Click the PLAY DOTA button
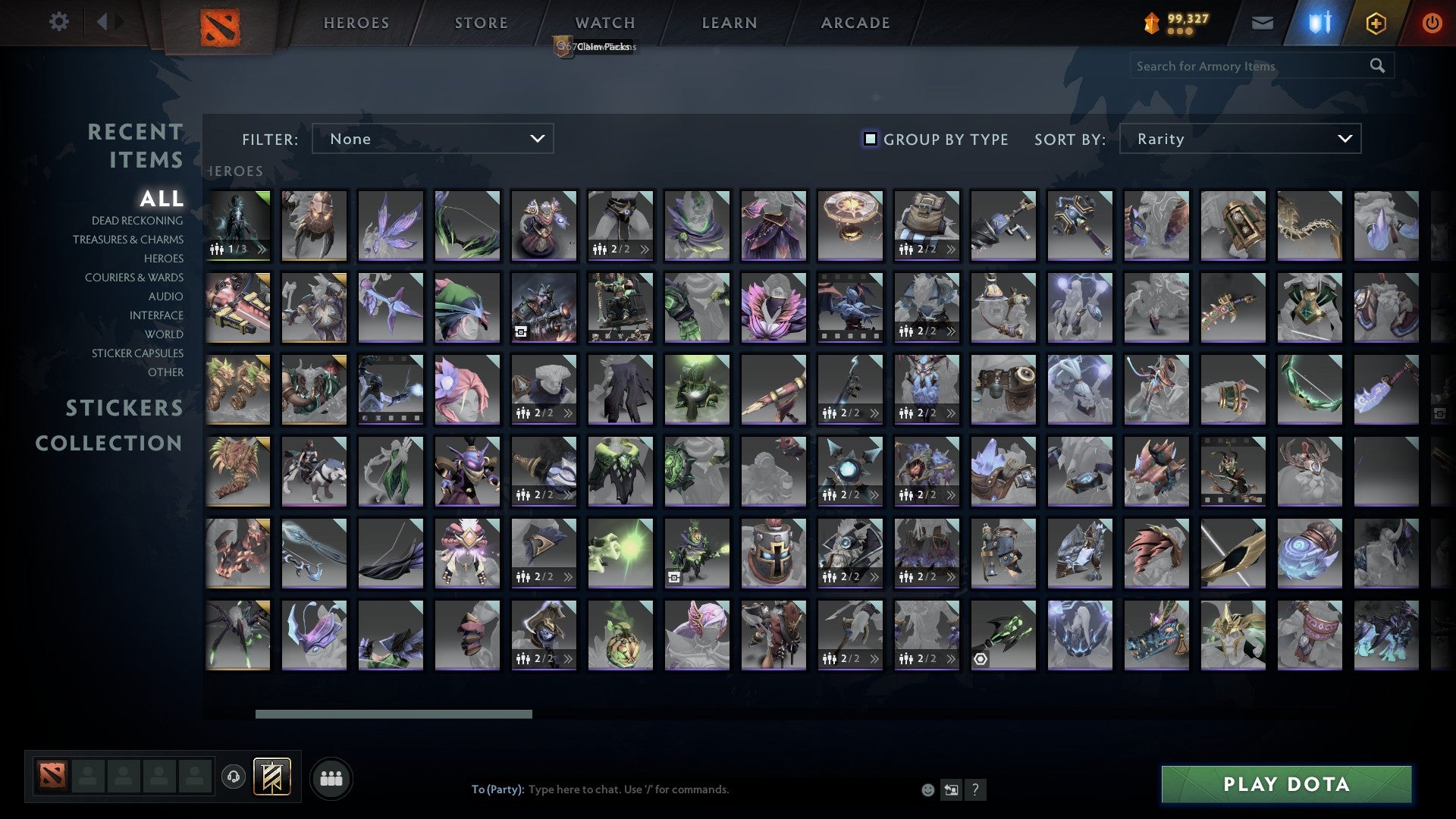The image size is (1456, 819). click(x=1289, y=784)
